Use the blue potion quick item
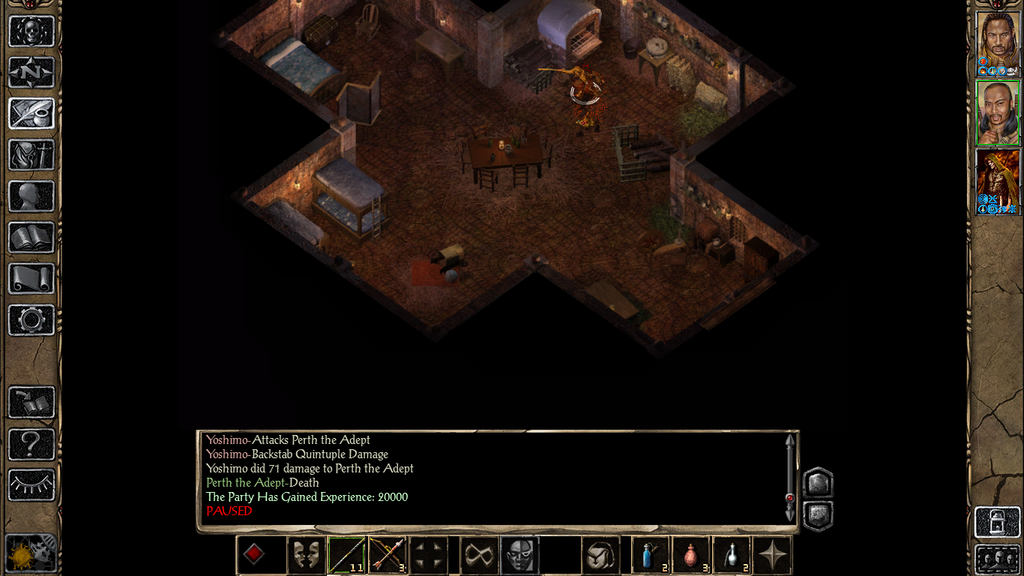The image size is (1024, 576). point(650,555)
